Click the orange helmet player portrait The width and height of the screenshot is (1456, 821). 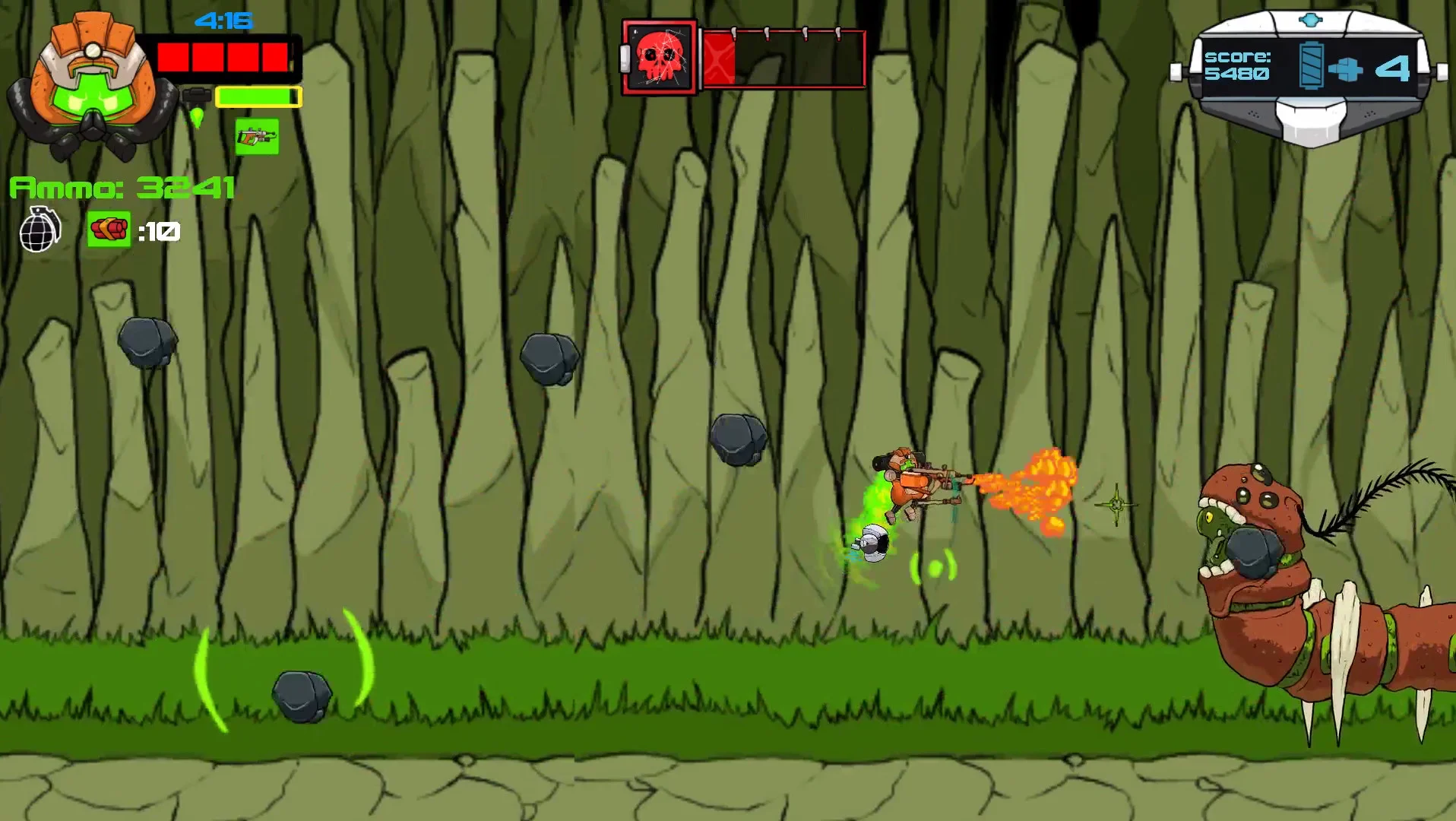click(91, 87)
